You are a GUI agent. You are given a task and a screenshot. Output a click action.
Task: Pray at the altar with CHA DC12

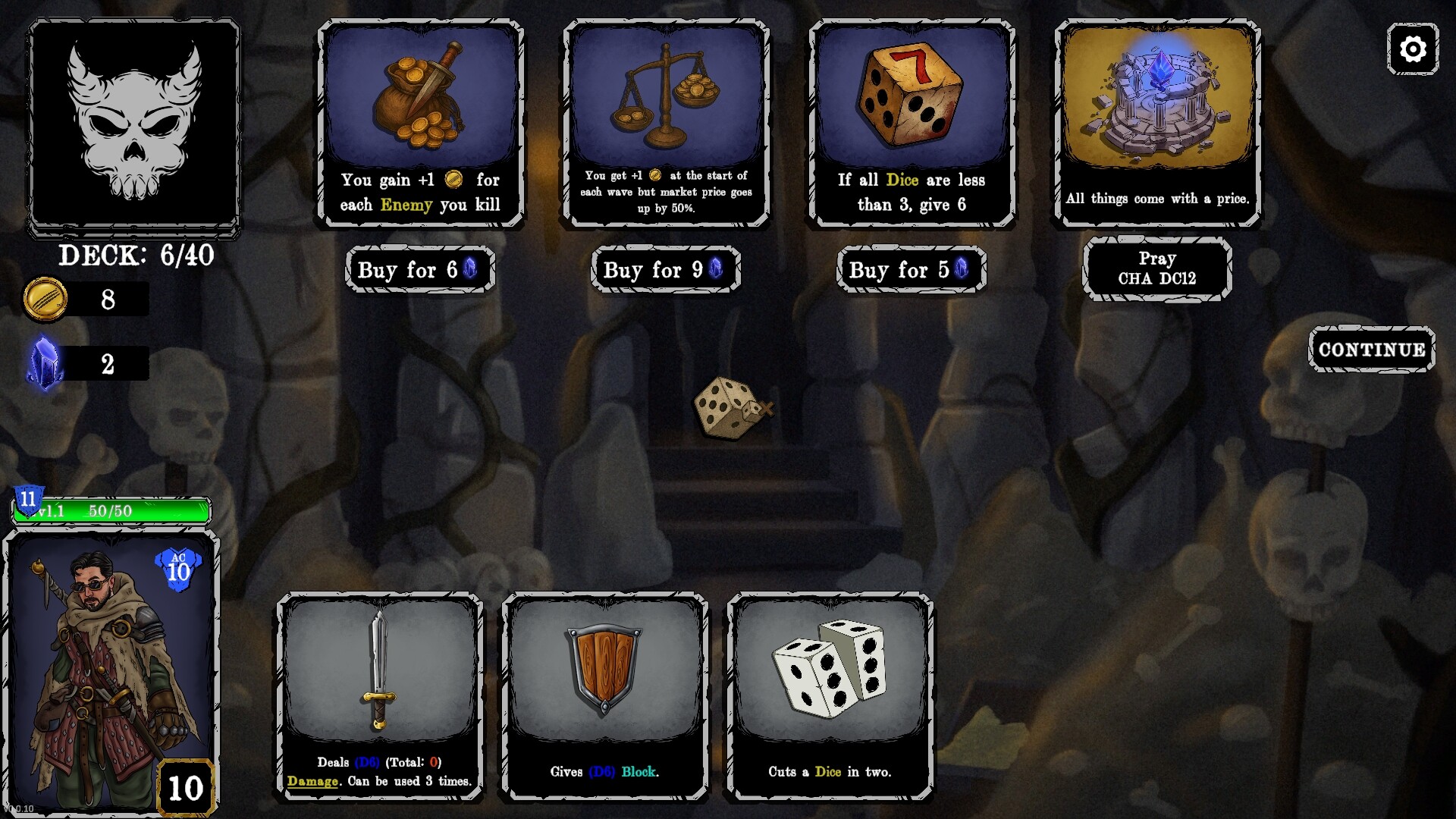click(x=1156, y=268)
